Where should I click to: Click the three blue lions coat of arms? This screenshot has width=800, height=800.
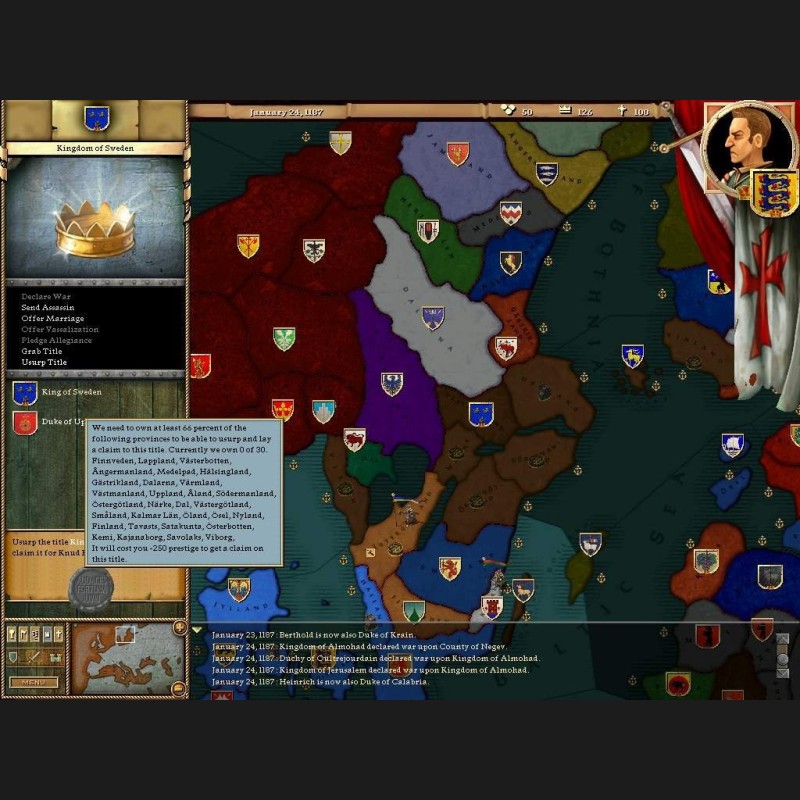(x=773, y=194)
